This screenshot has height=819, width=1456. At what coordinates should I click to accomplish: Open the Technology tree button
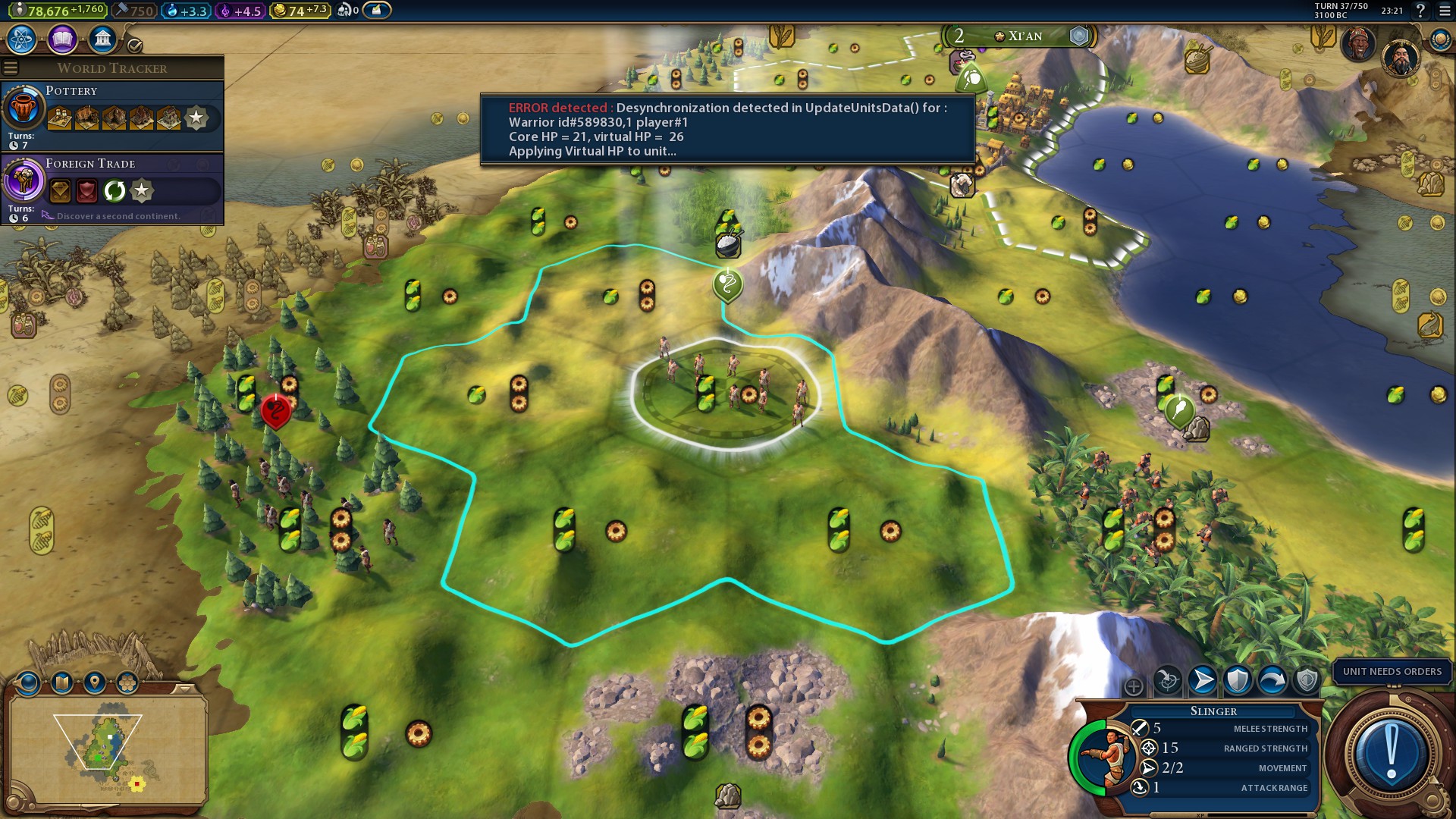[x=22, y=39]
